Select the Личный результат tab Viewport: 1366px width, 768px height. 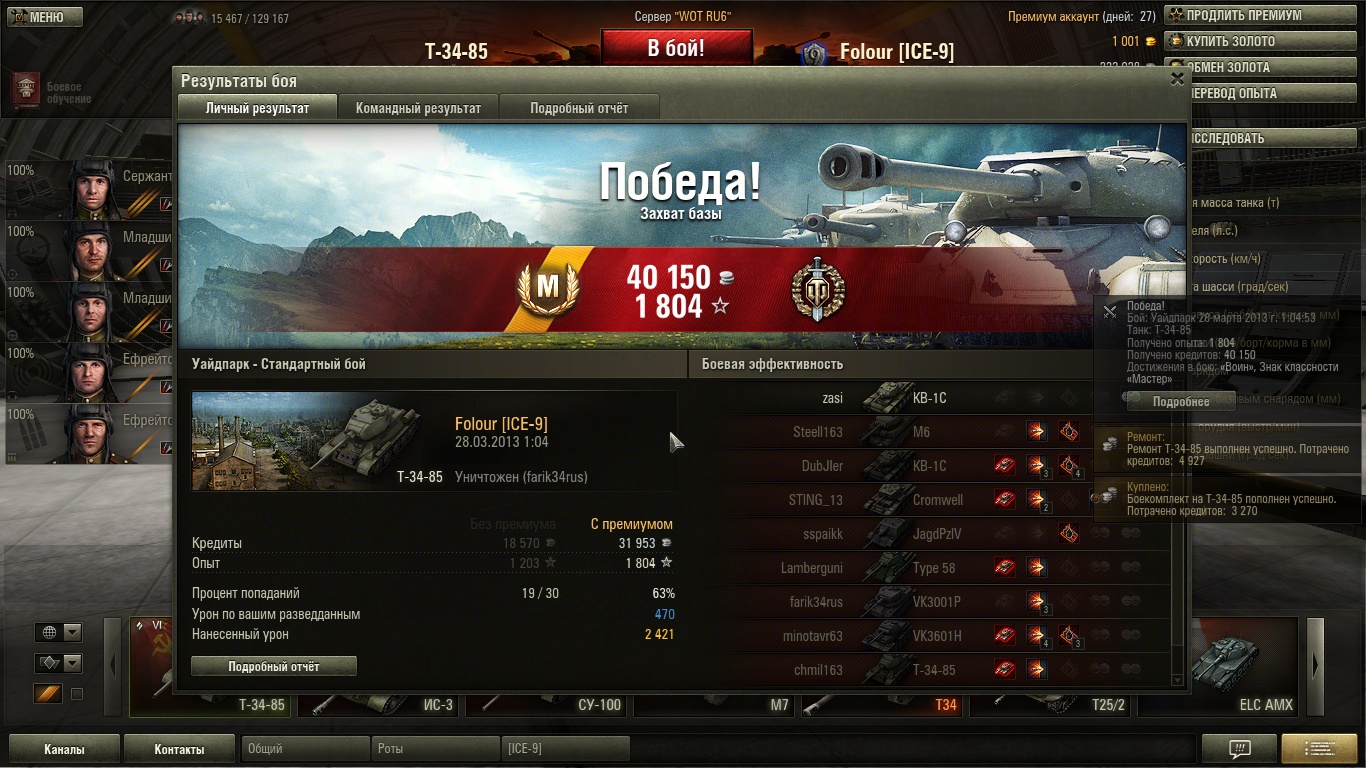point(257,108)
